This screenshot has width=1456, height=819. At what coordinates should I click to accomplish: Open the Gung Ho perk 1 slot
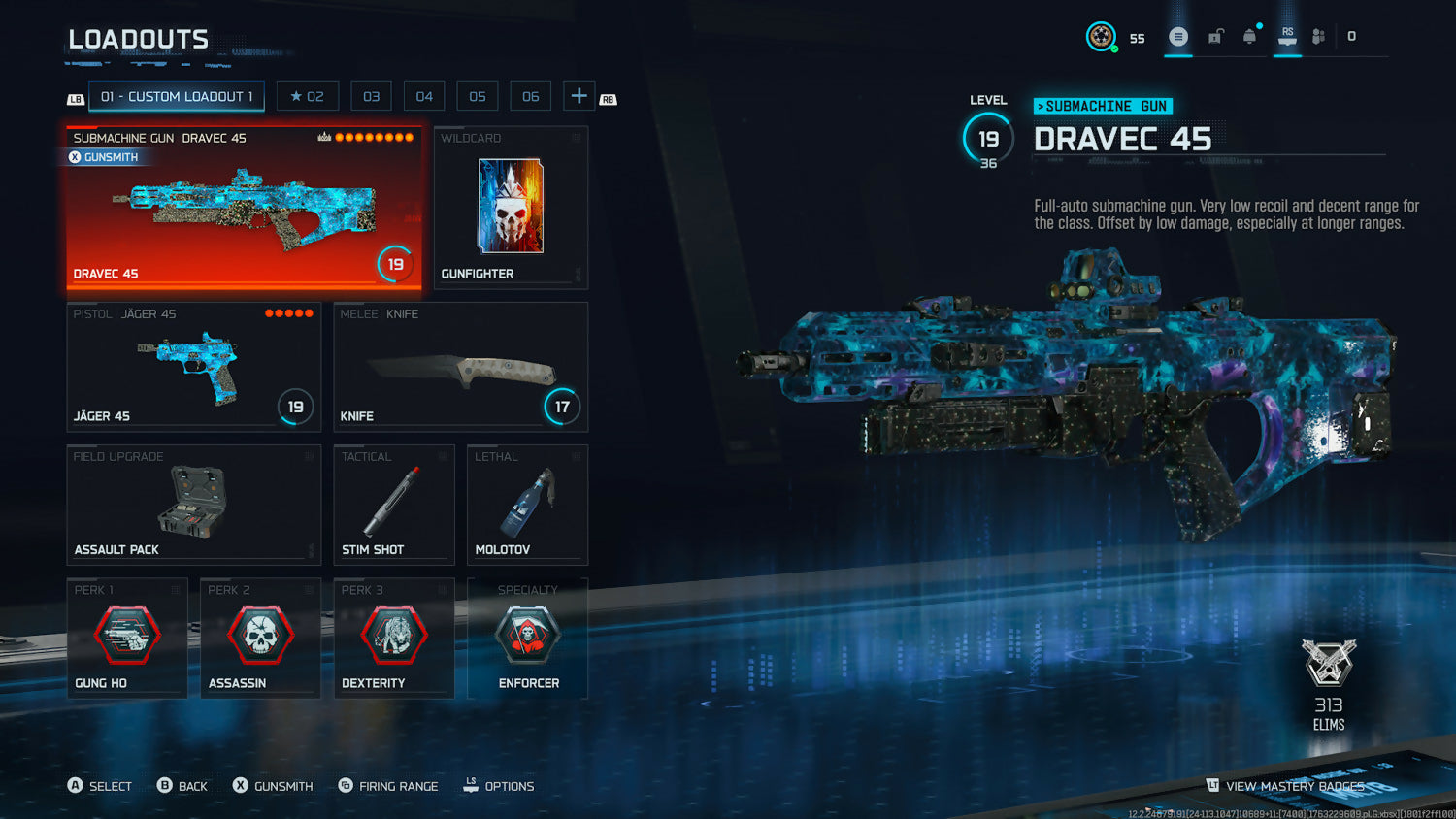(127, 638)
